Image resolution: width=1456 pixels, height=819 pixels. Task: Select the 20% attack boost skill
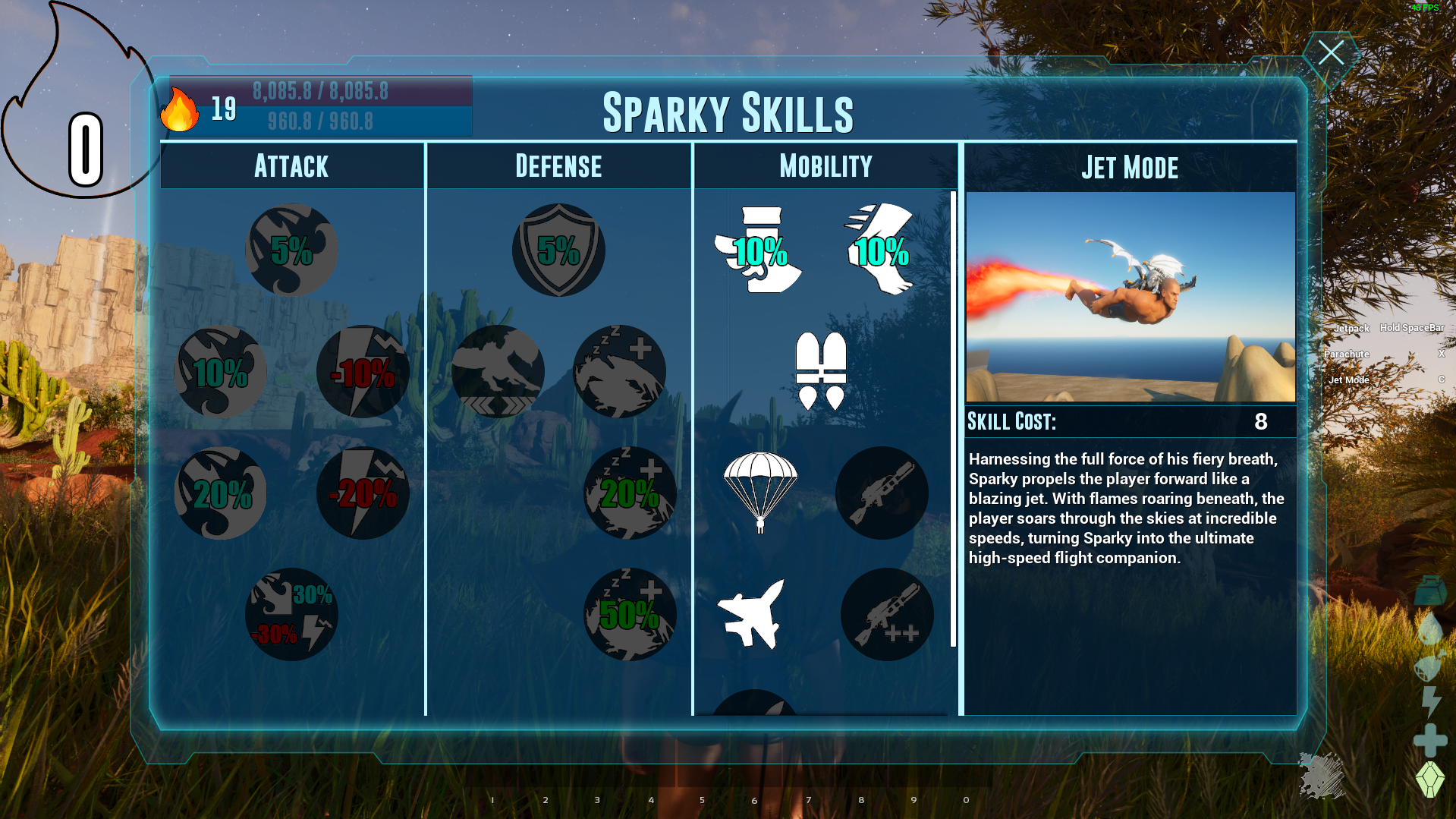pyautogui.click(x=221, y=493)
